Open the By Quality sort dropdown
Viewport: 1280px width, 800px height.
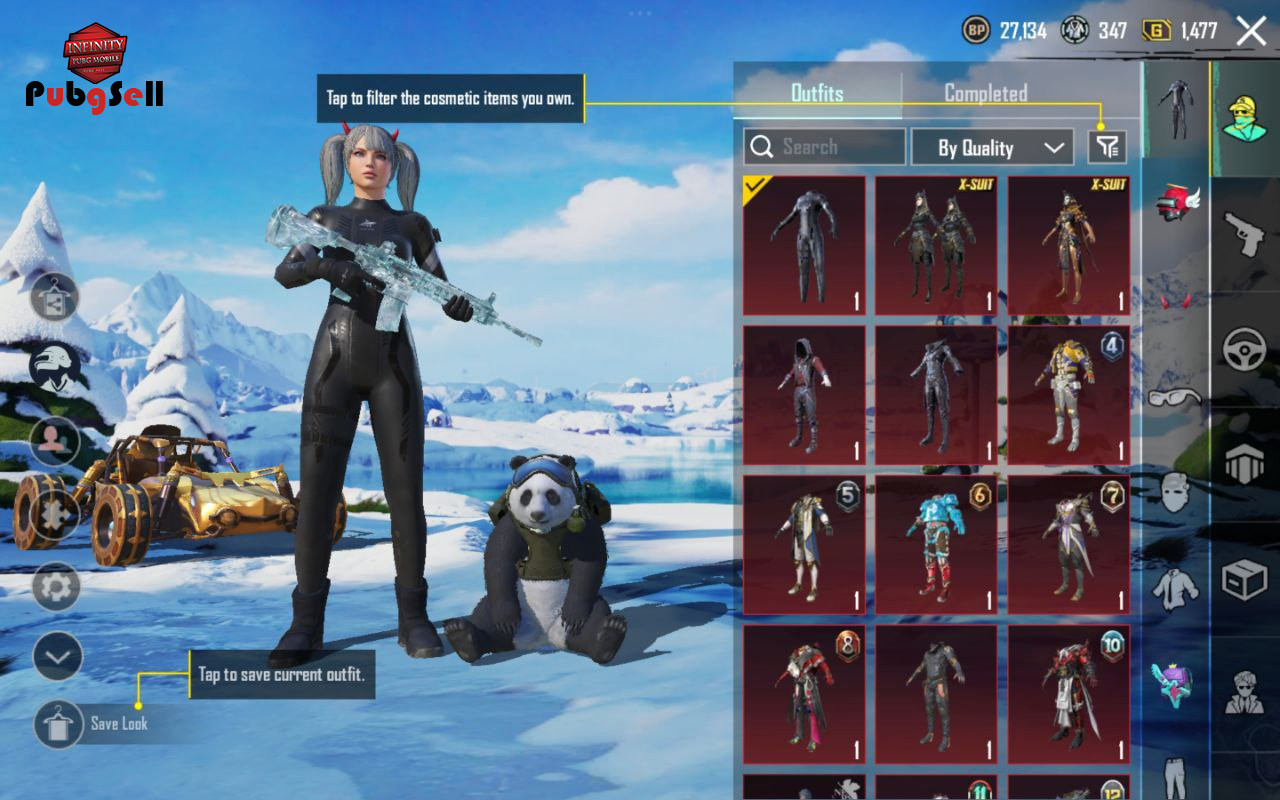click(992, 148)
